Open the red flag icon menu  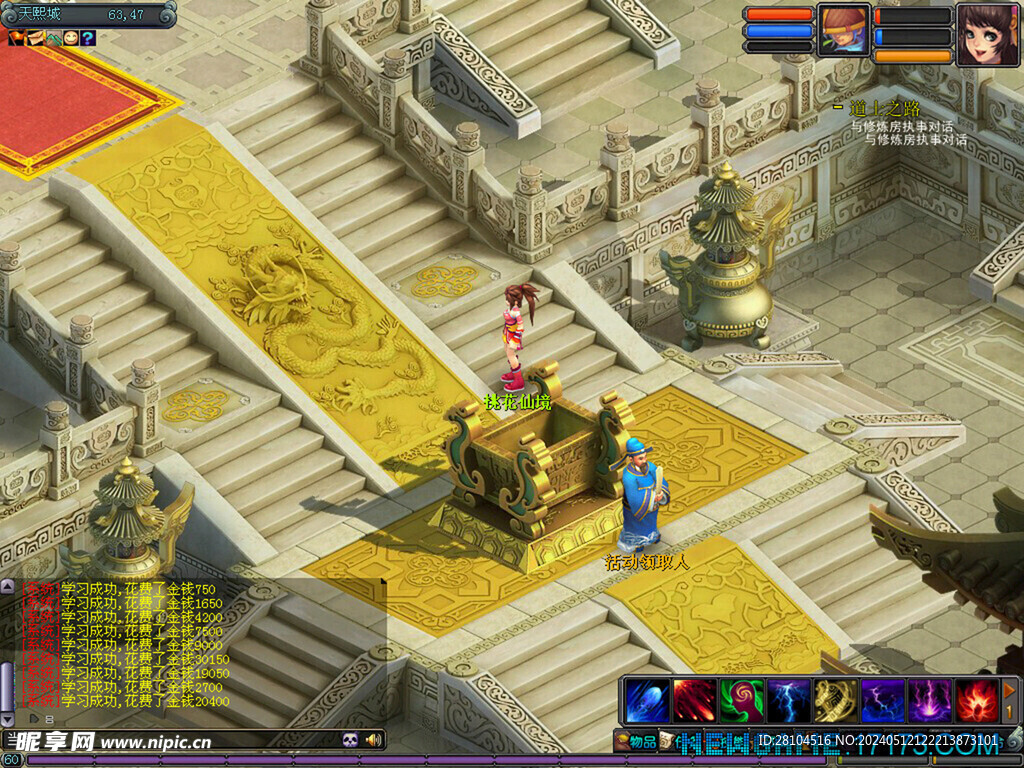[16, 38]
